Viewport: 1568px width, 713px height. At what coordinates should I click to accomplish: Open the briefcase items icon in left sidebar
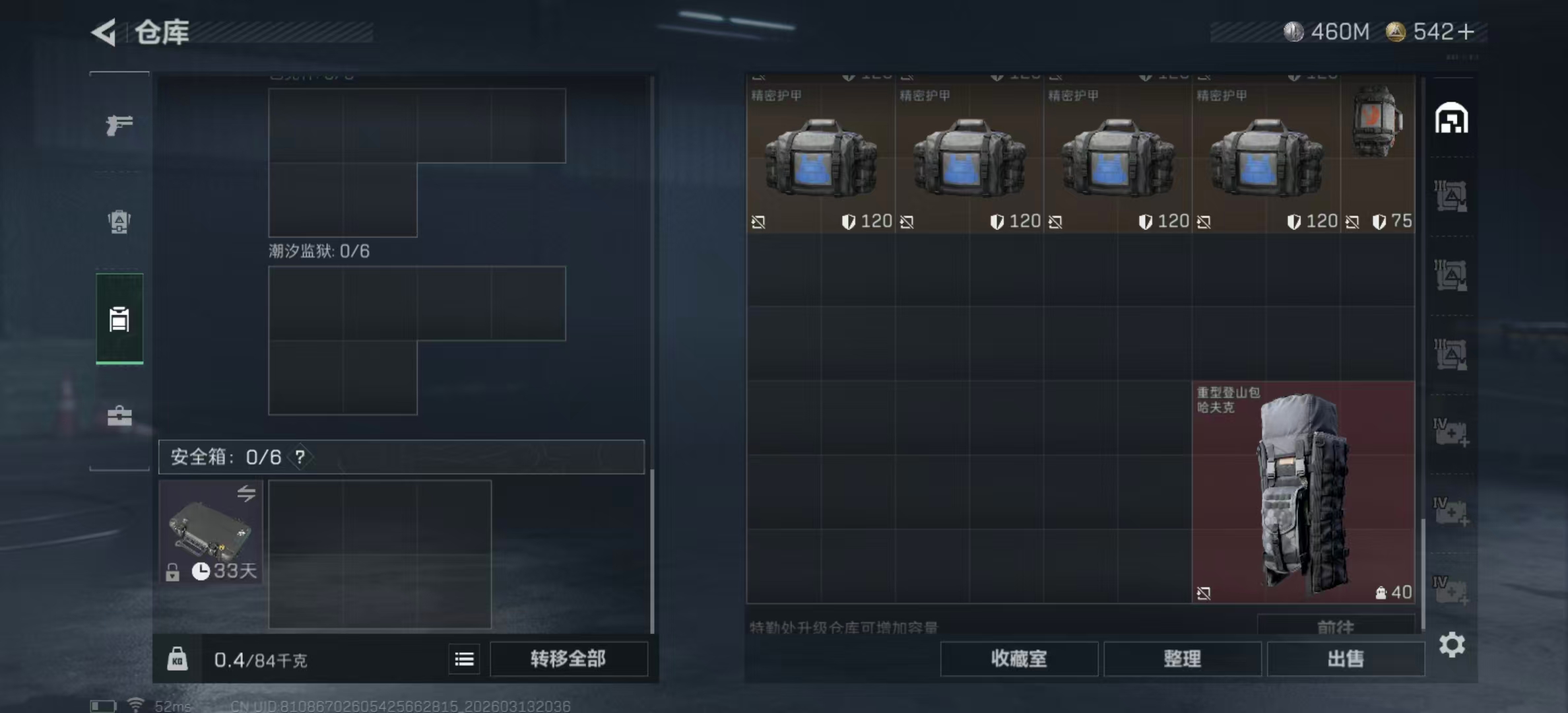119,416
